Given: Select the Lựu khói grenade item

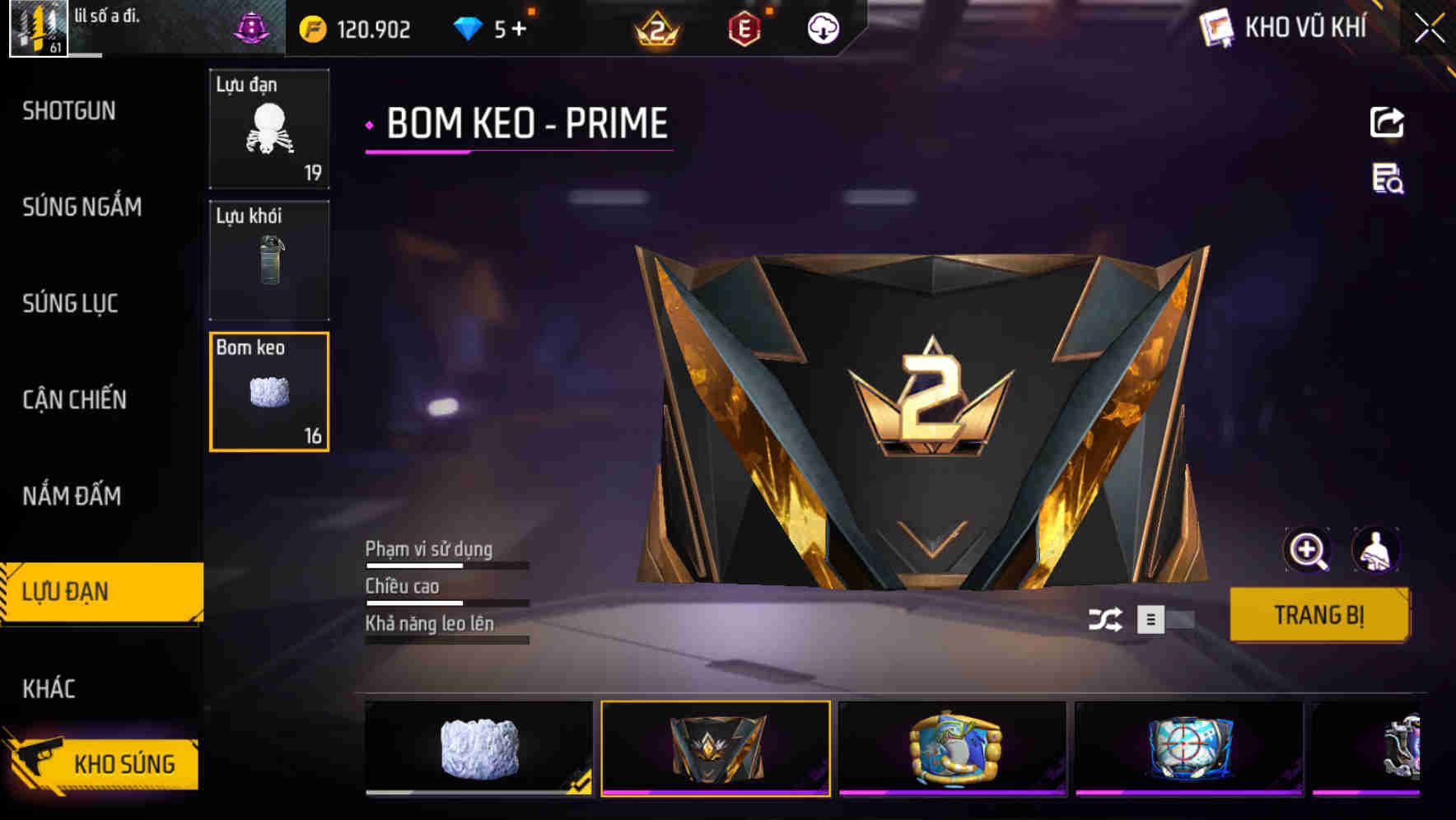Looking at the screenshot, I should coord(269,259).
